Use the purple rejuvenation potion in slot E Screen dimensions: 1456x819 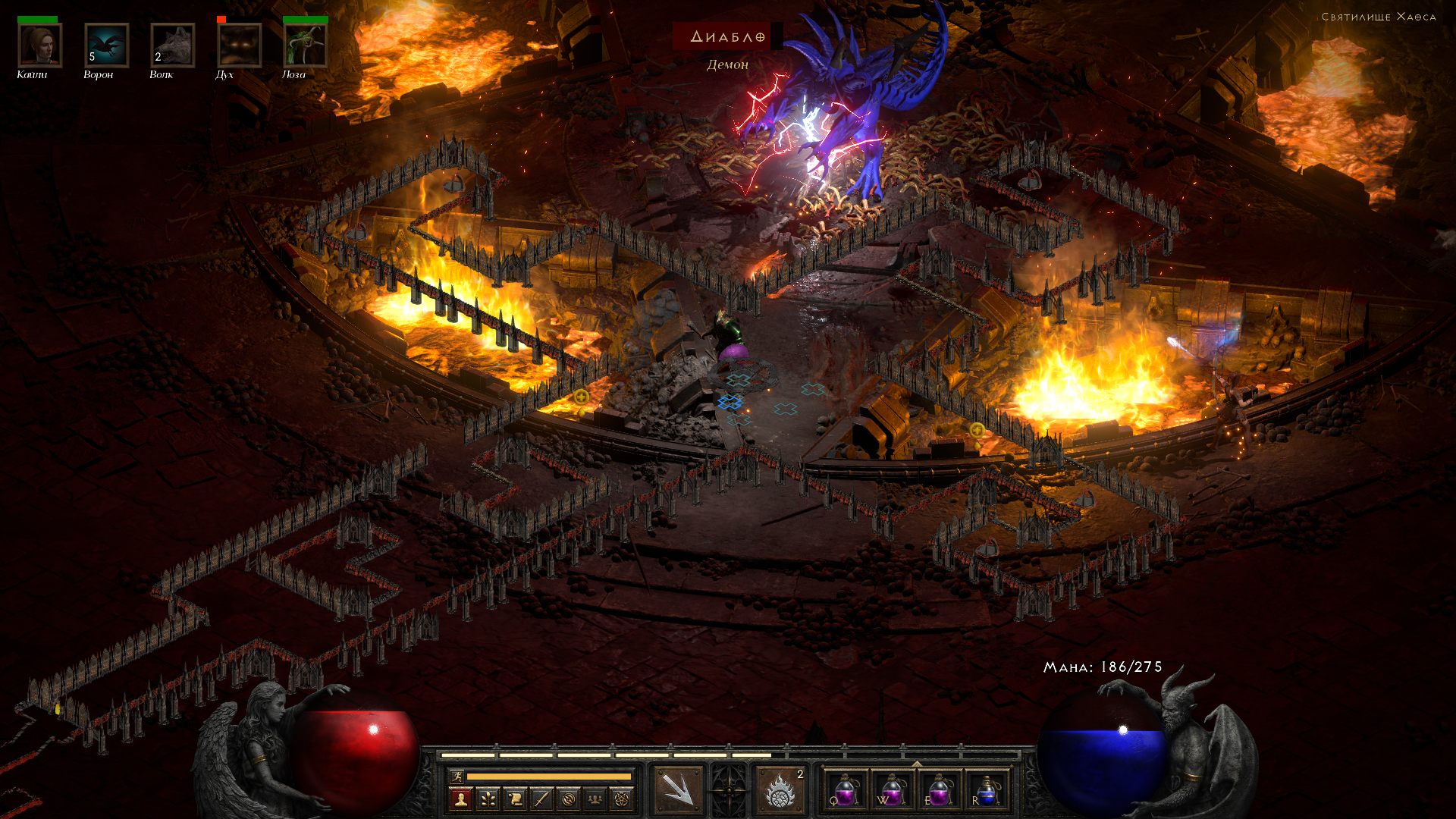[939, 790]
